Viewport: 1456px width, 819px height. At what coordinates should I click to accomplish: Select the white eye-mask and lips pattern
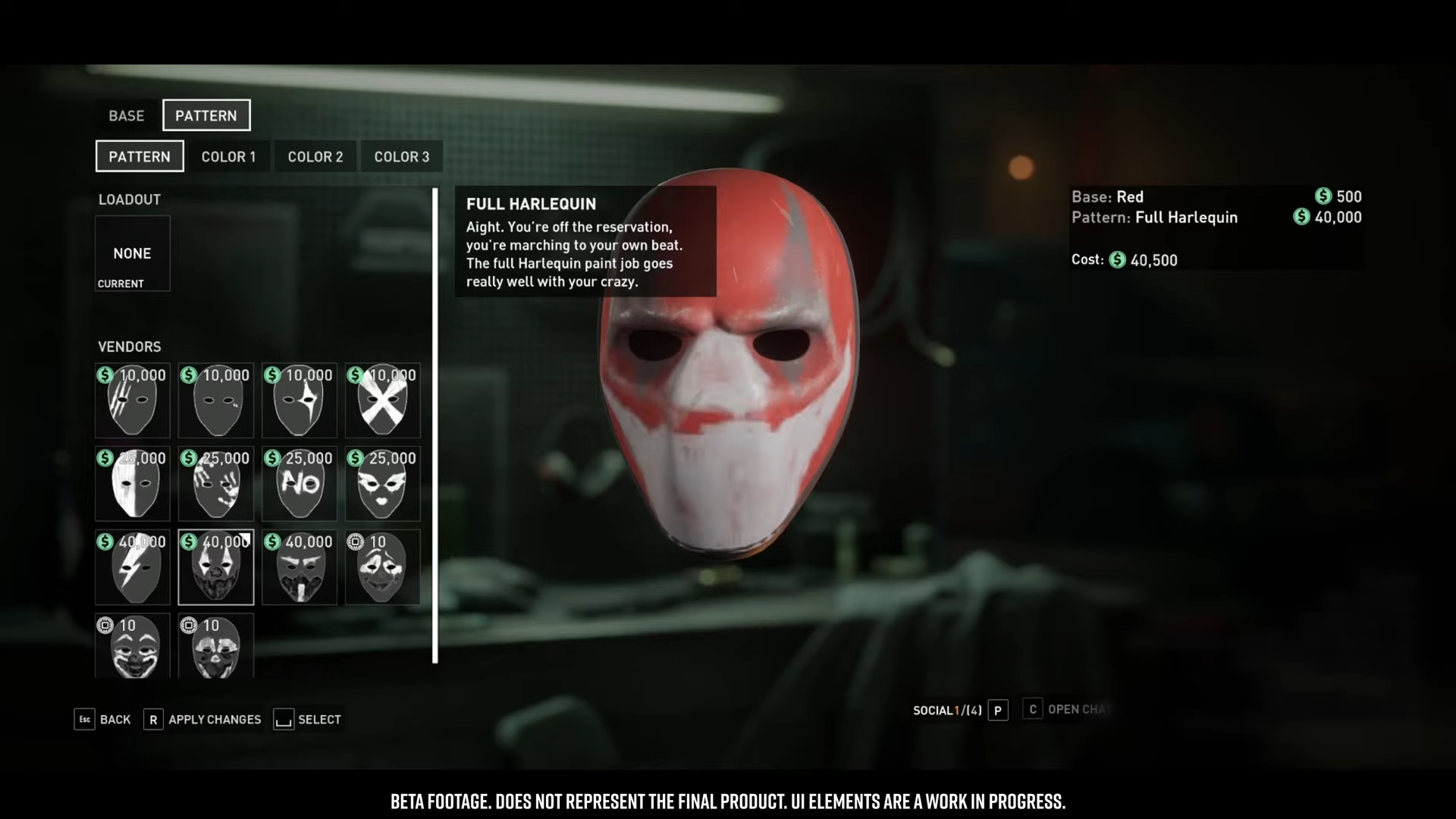tap(382, 485)
